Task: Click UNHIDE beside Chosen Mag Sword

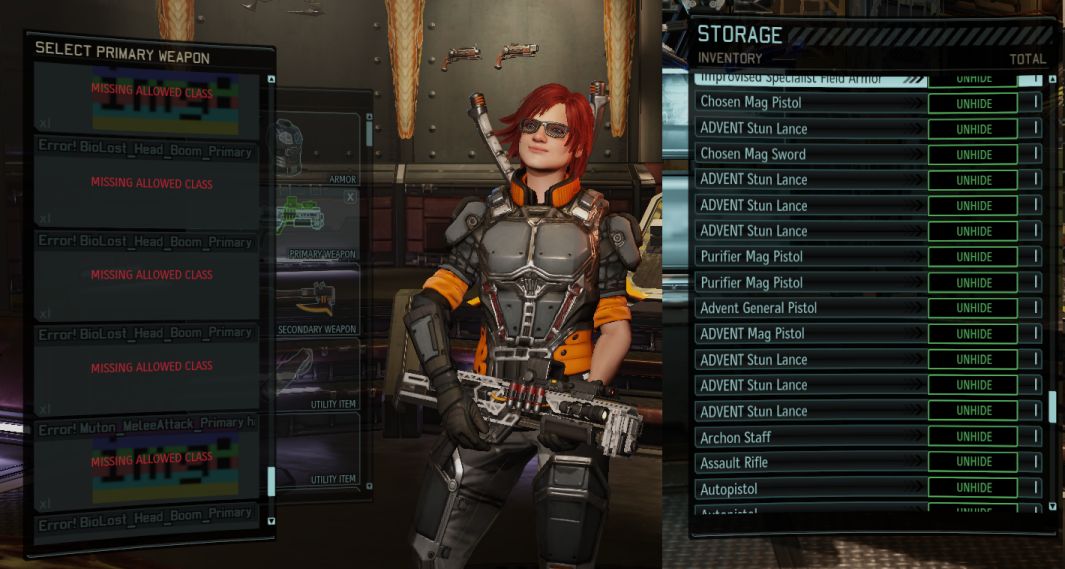Action: 973,155
